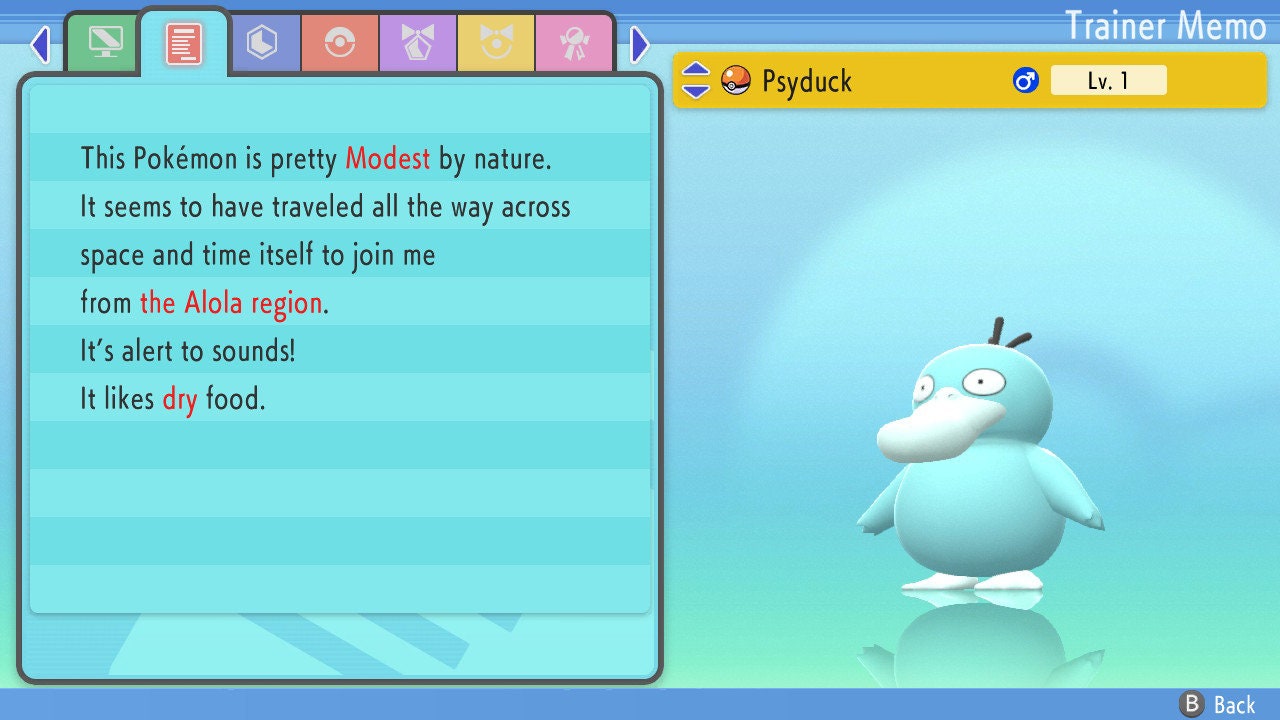Click the up/down arrows beside Psyduck's name
Viewport: 1280px width, 720px height.
pos(696,80)
